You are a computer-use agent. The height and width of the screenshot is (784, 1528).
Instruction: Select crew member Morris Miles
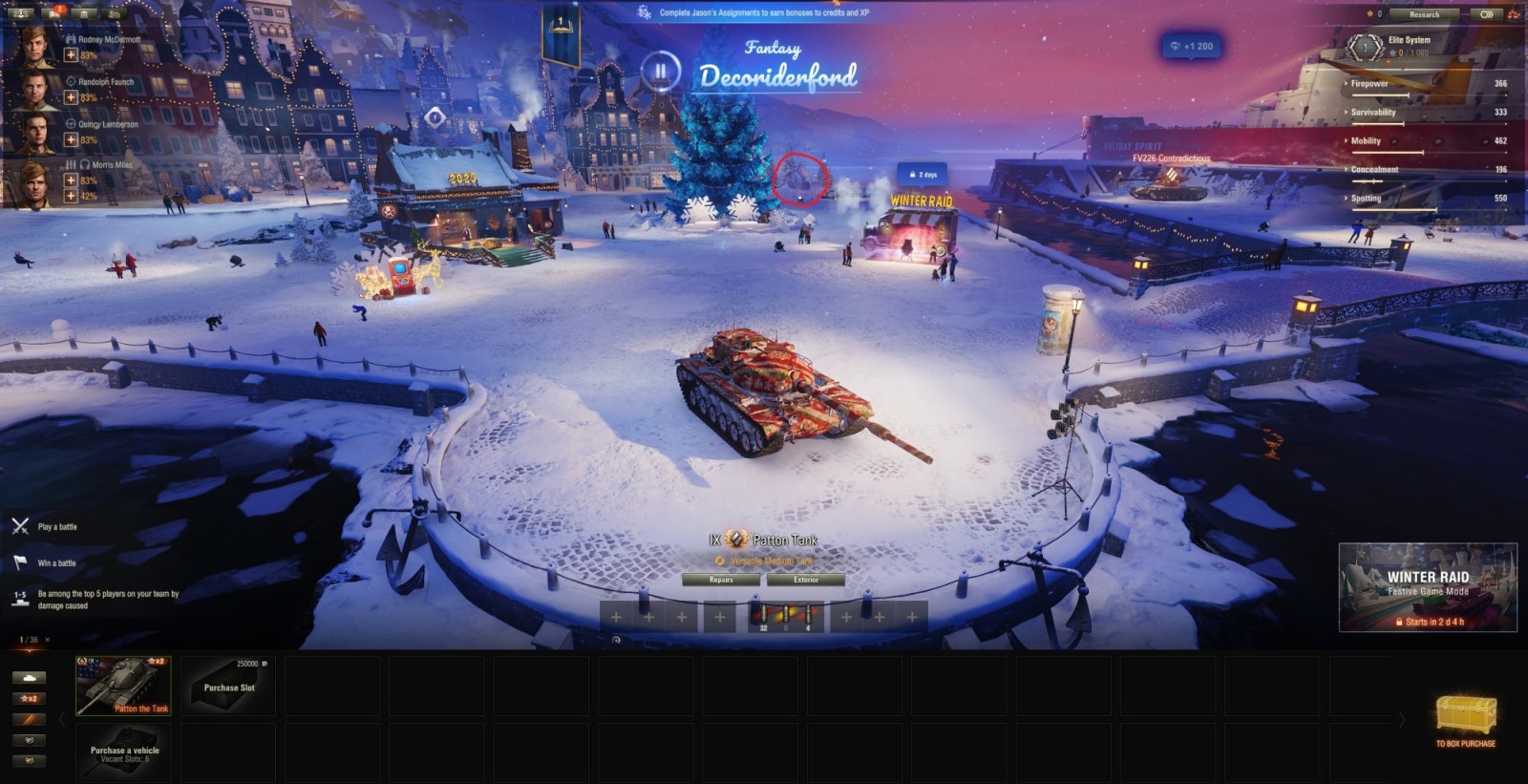point(36,182)
